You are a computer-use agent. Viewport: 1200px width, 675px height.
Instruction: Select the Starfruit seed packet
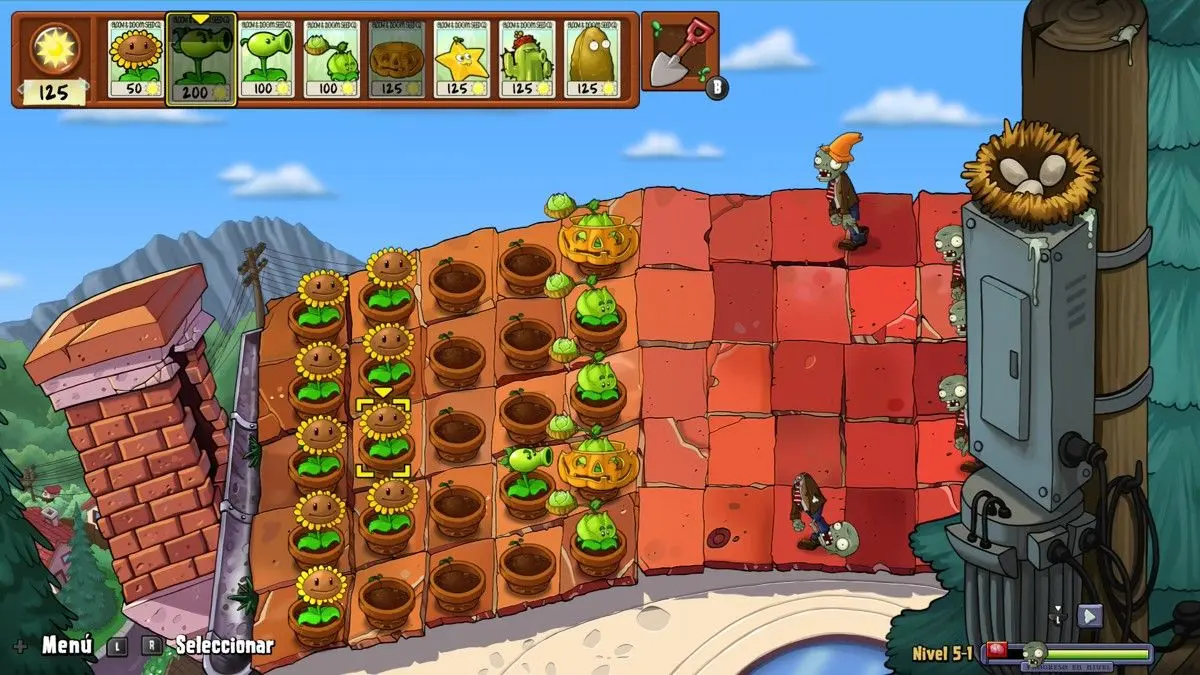click(x=461, y=59)
